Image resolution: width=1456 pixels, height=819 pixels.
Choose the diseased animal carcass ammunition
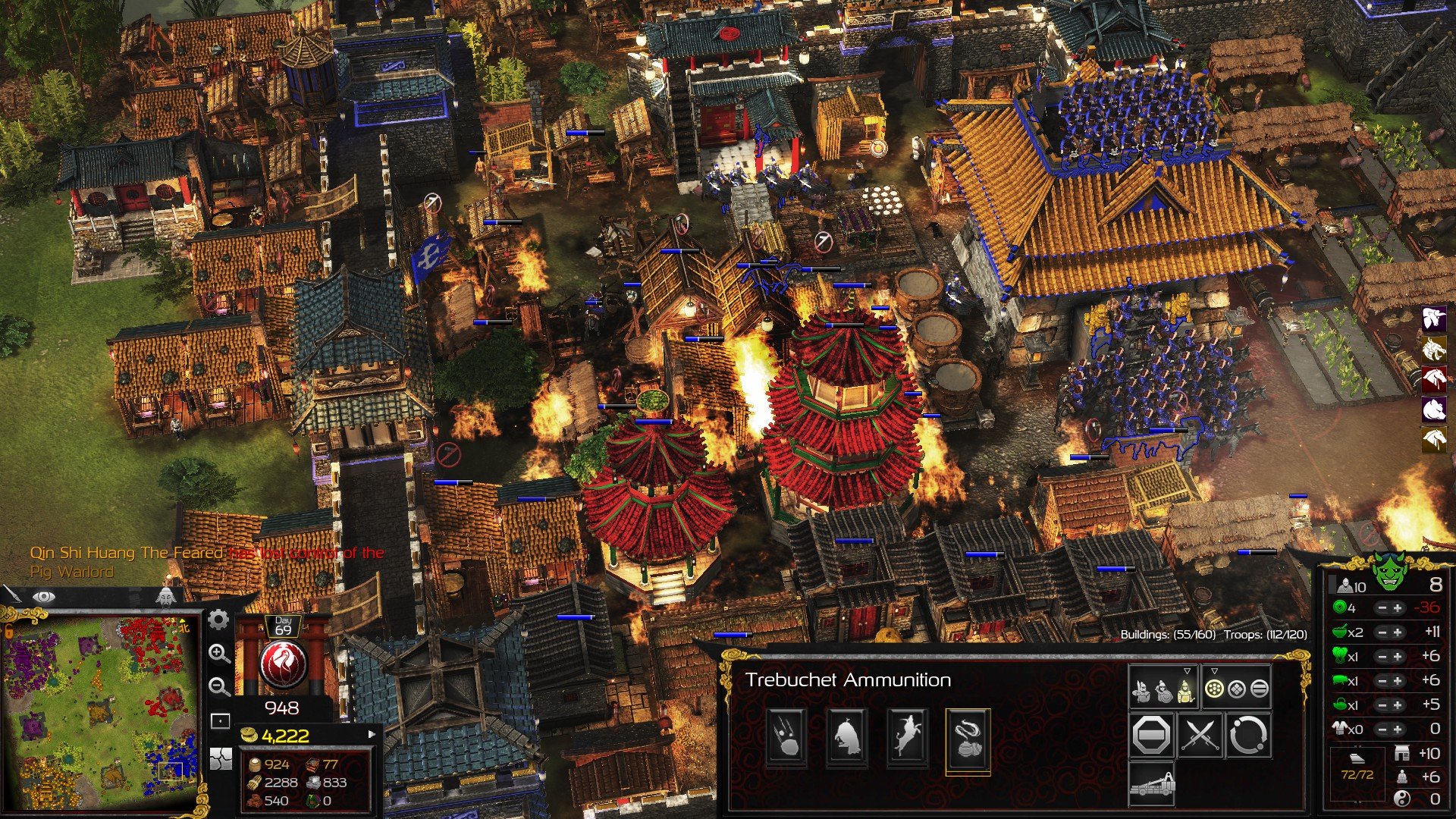click(x=846, y=736)
